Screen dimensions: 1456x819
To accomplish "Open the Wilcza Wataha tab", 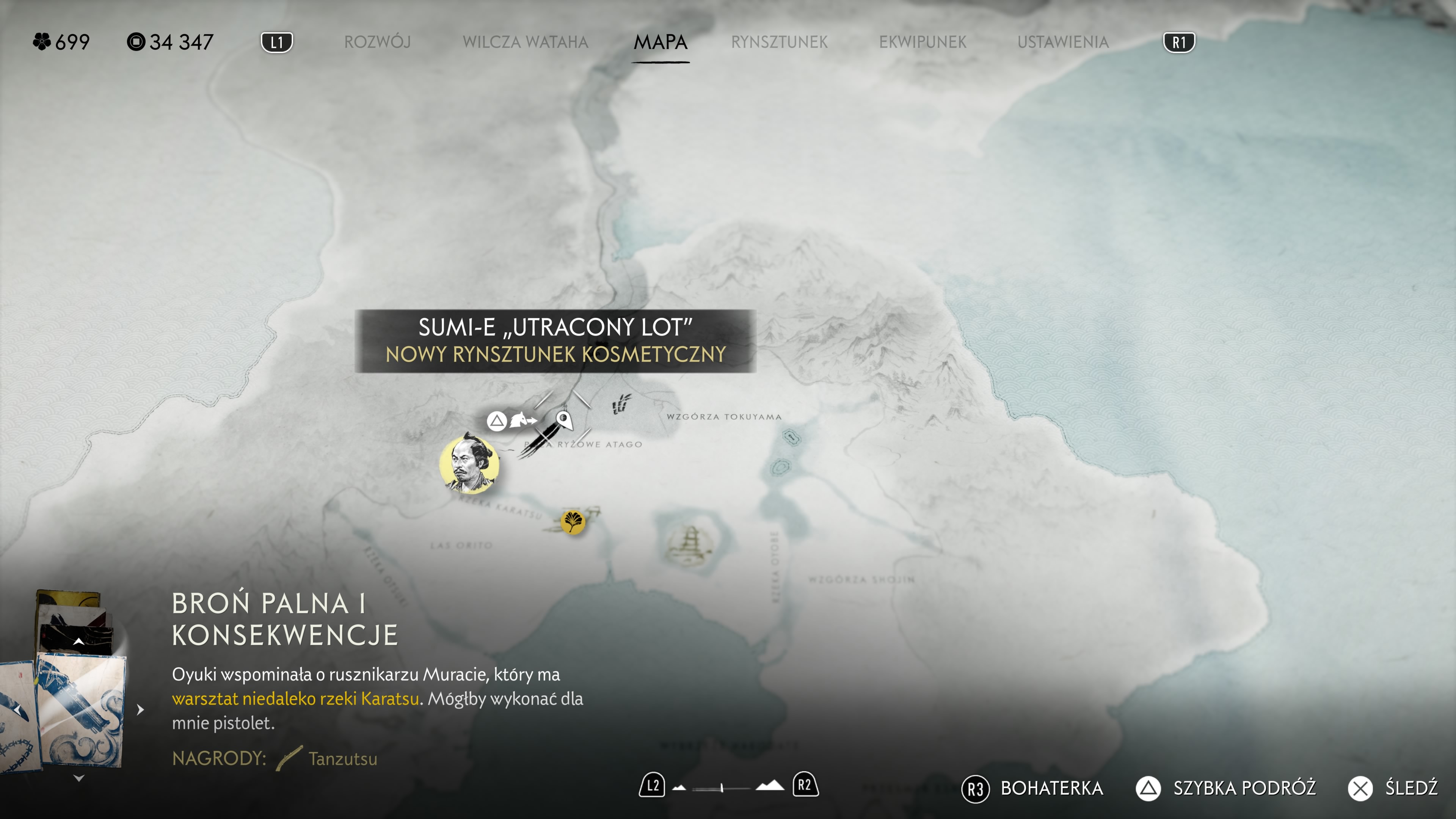I will 525,42.
